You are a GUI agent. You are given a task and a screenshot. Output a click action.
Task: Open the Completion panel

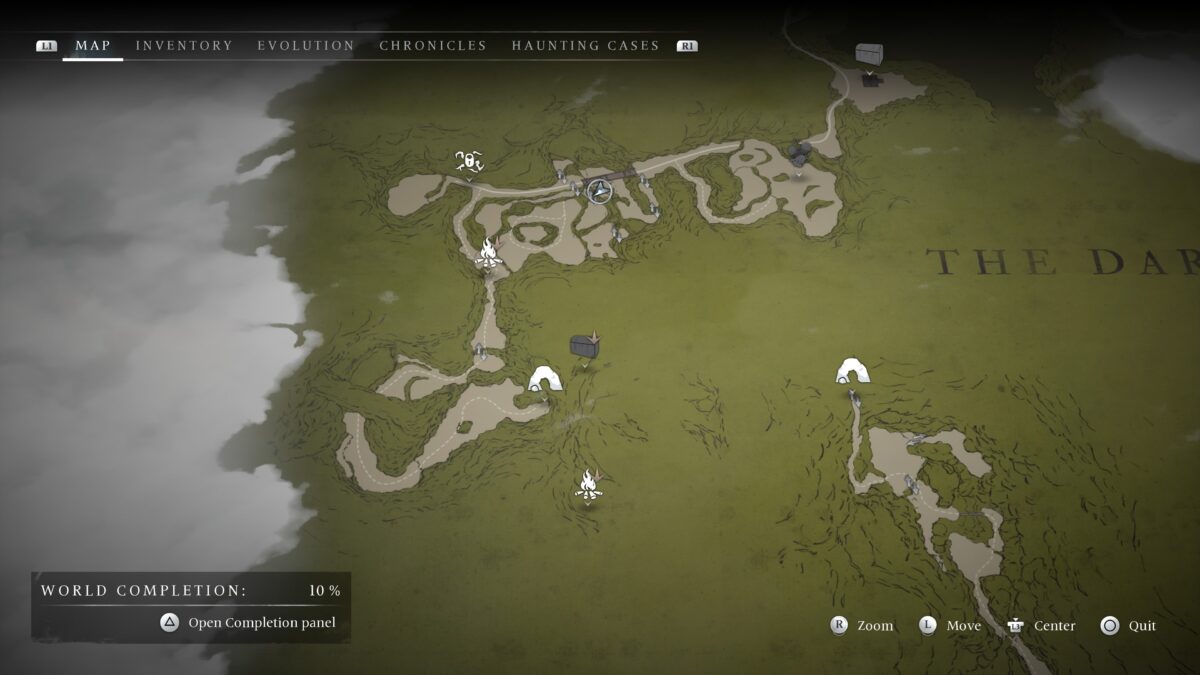pyautogui.click(x=251, y=623)
